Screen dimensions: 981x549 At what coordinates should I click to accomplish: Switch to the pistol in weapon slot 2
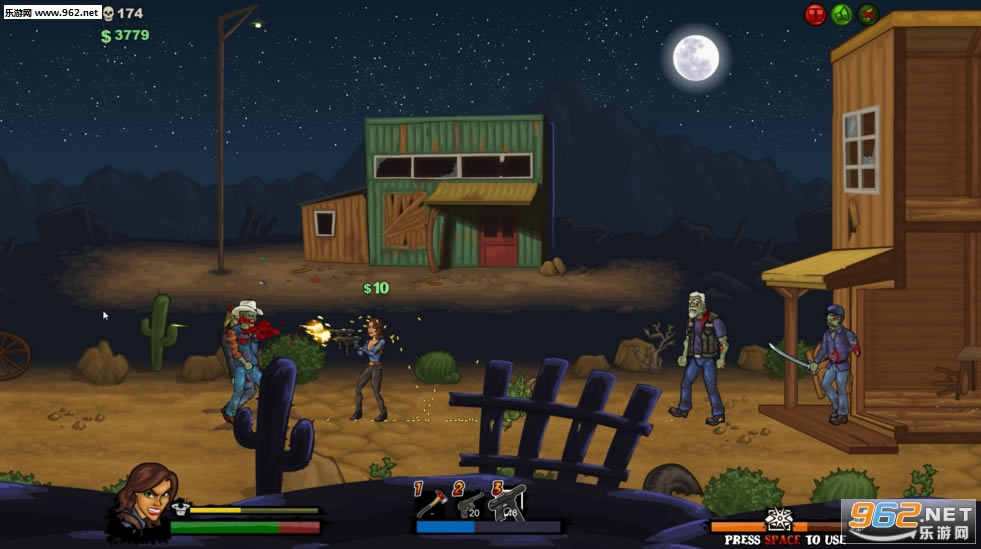(469, 502)
